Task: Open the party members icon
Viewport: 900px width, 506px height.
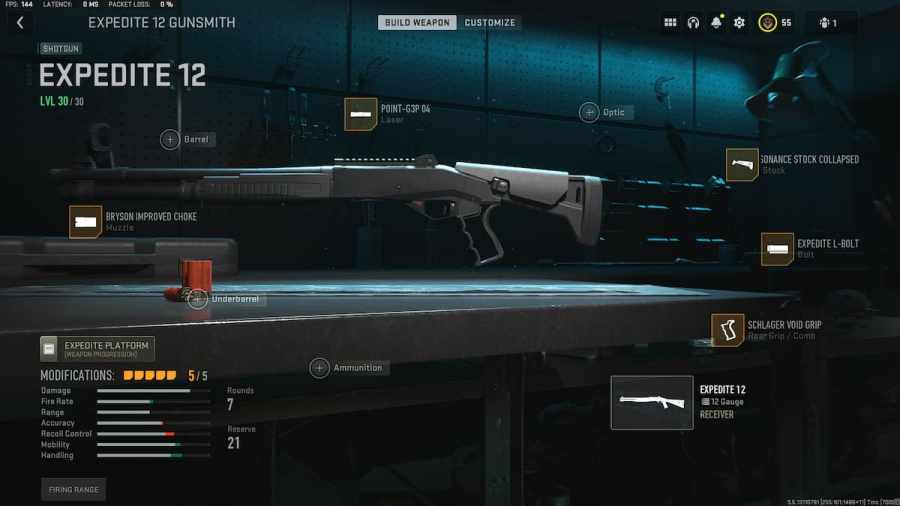Action: point(828,23)
